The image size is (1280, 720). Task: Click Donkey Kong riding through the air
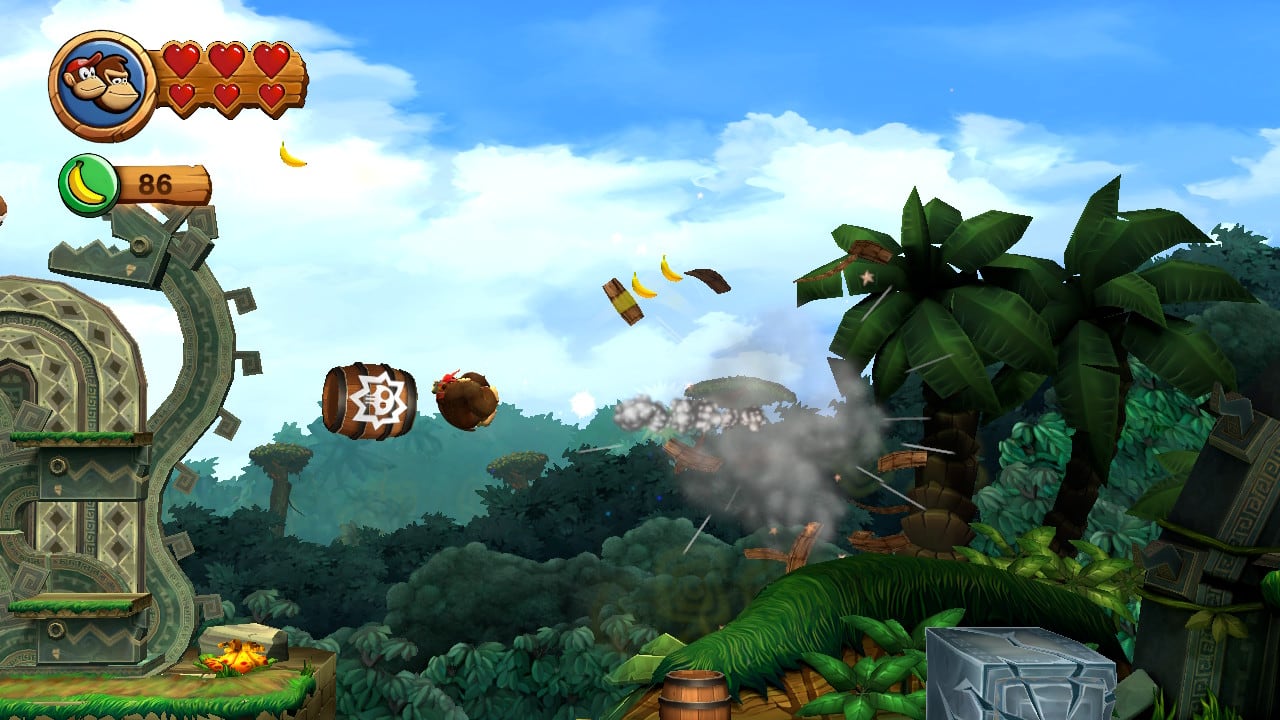(x=465, y=398)
